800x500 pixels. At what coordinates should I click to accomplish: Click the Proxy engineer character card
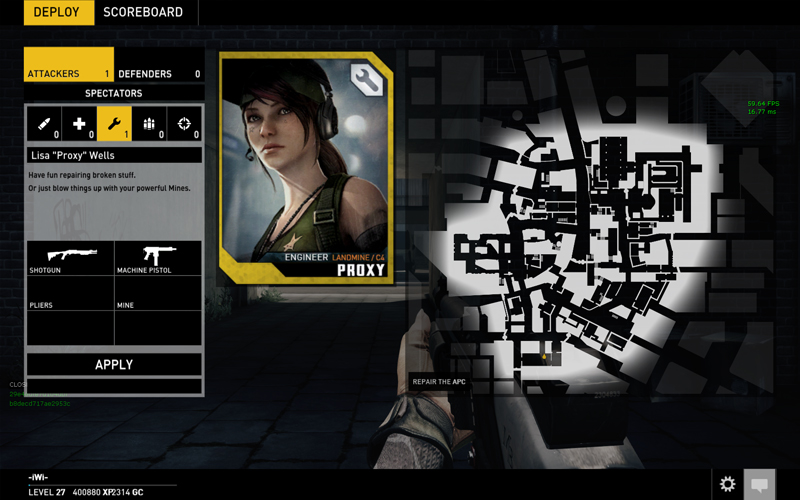[305, 167]
